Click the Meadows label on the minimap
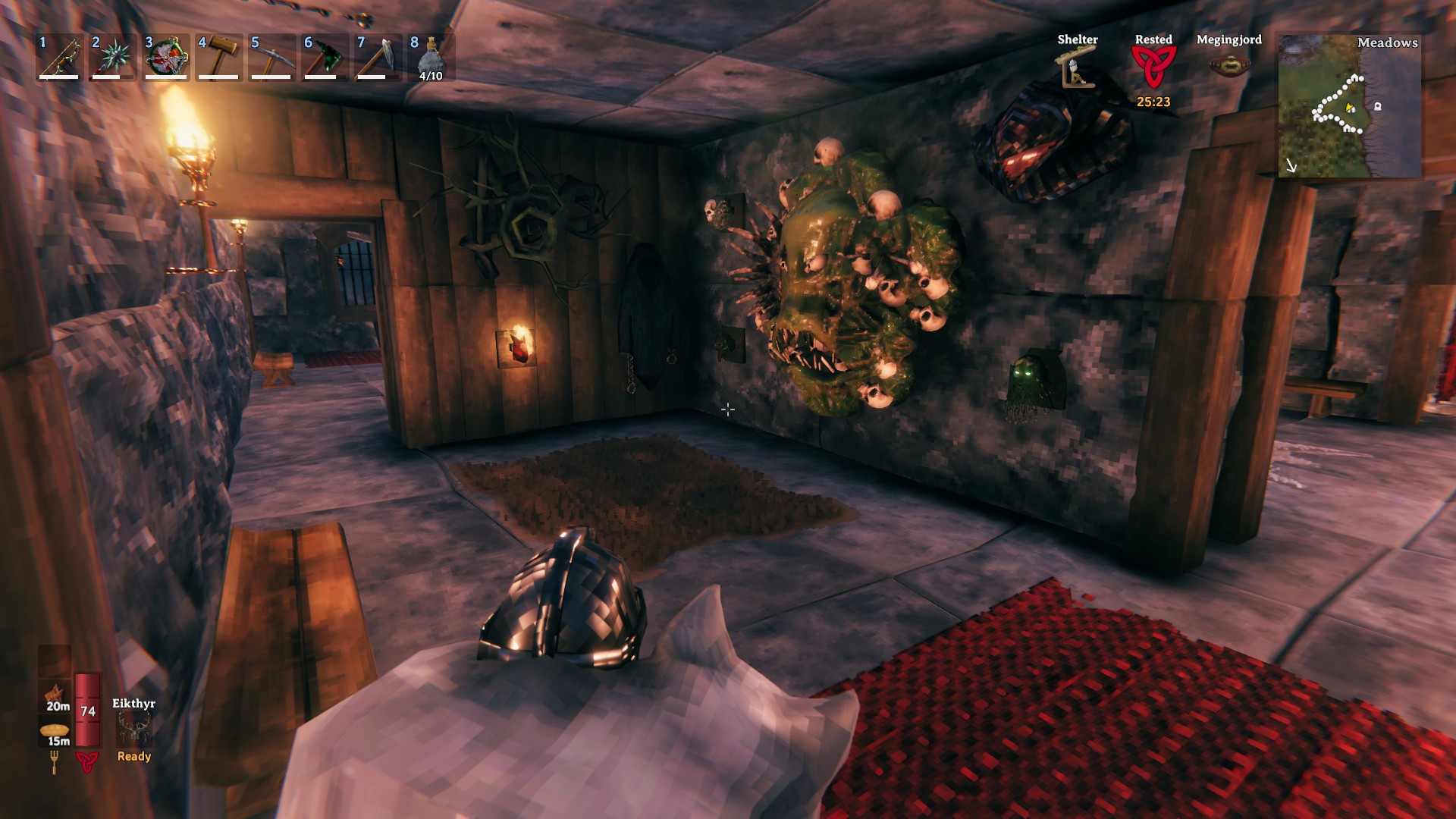 [x=1388, y=44]
